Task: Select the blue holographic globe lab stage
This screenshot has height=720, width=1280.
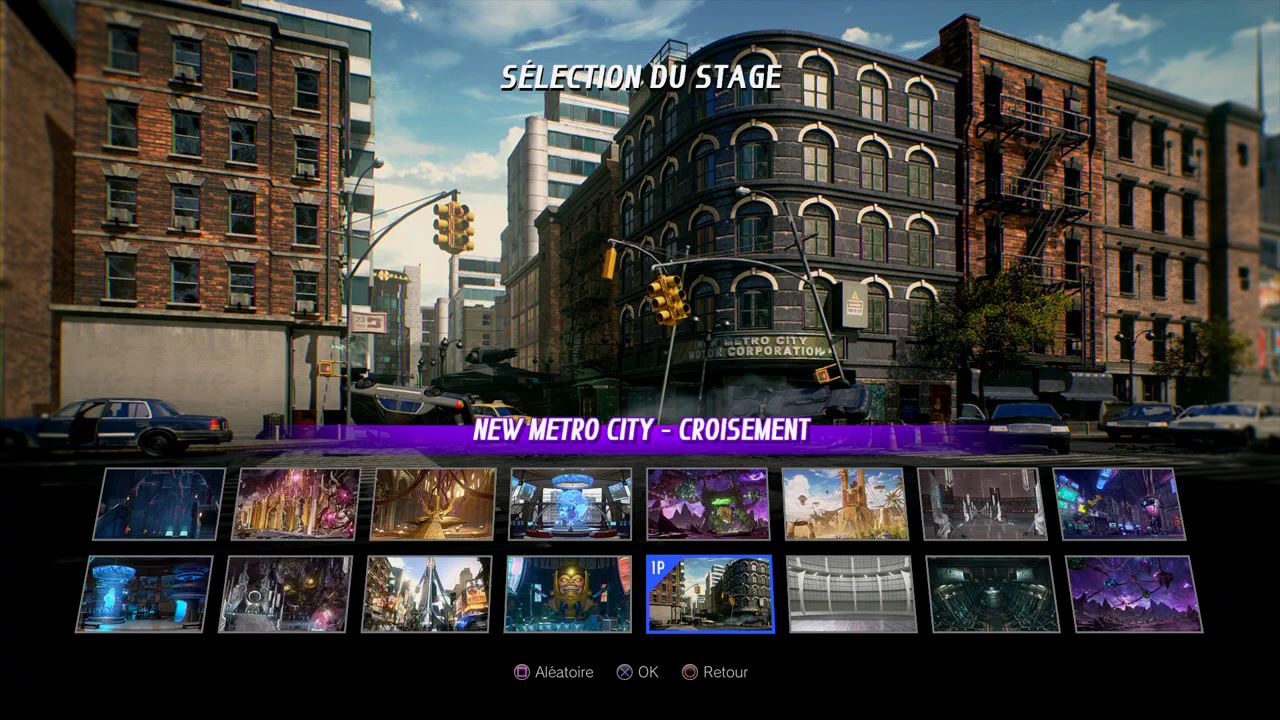Action: pos(570,504)
